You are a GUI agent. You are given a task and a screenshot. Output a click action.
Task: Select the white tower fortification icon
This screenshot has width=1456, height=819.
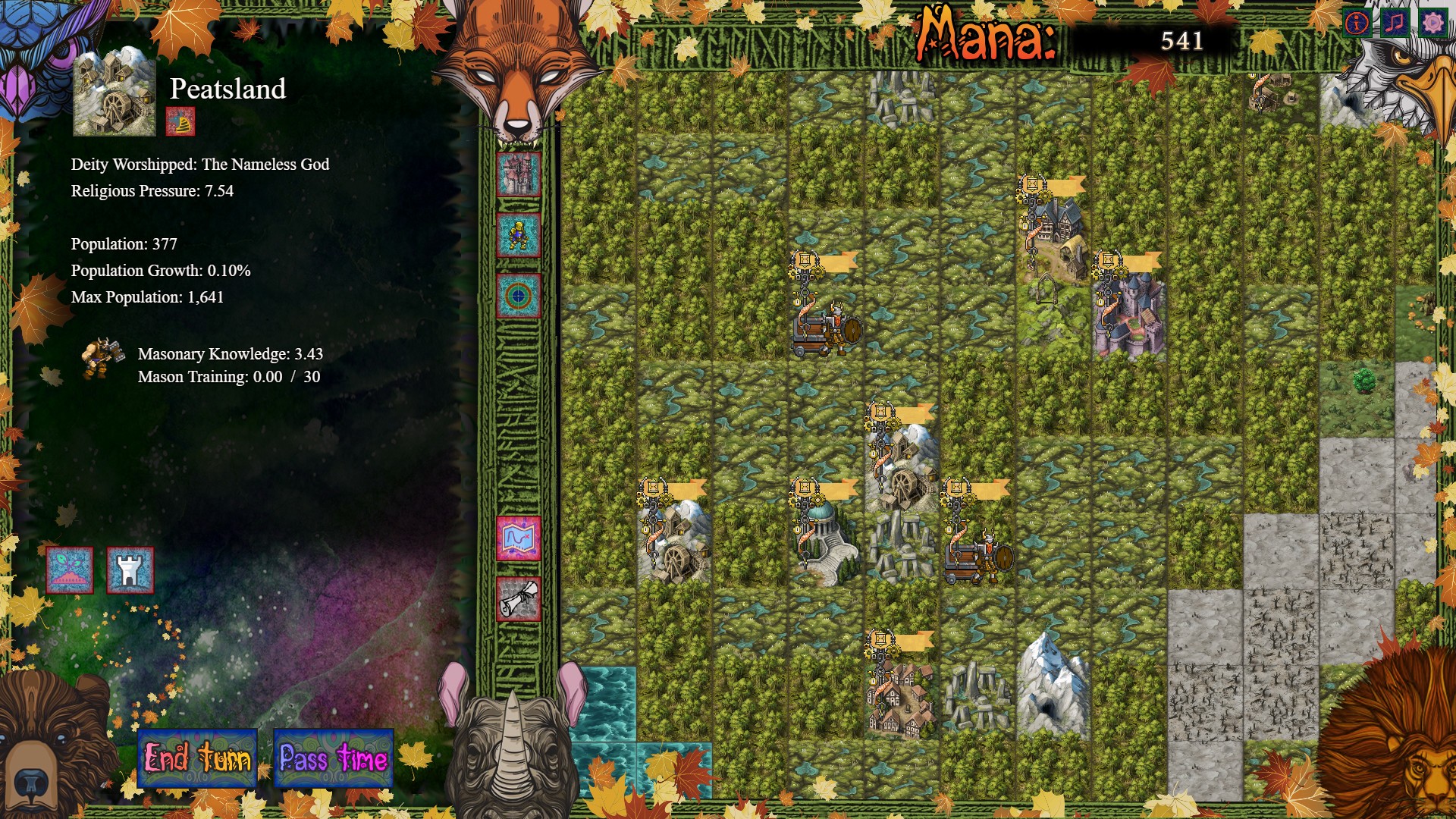tap(130, 571)
